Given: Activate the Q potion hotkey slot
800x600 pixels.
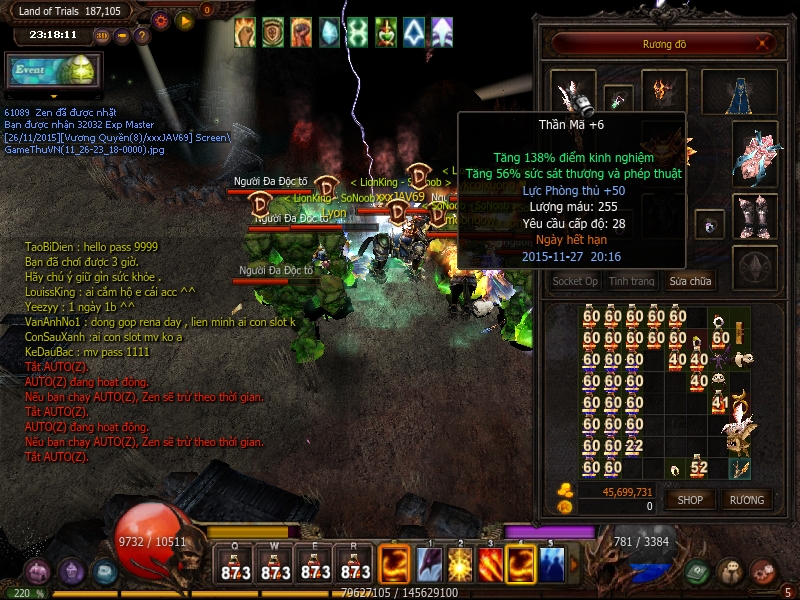Looking at the screenshot, I should click(x=235, y=565).
